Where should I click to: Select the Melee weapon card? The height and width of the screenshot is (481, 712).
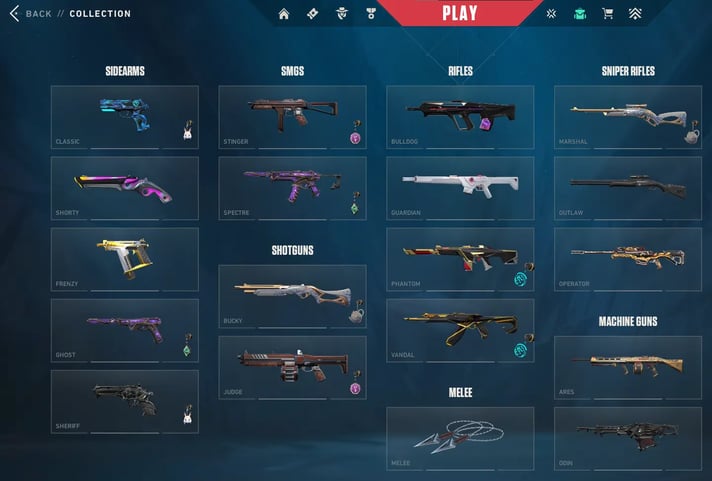[x=460, y=438]
